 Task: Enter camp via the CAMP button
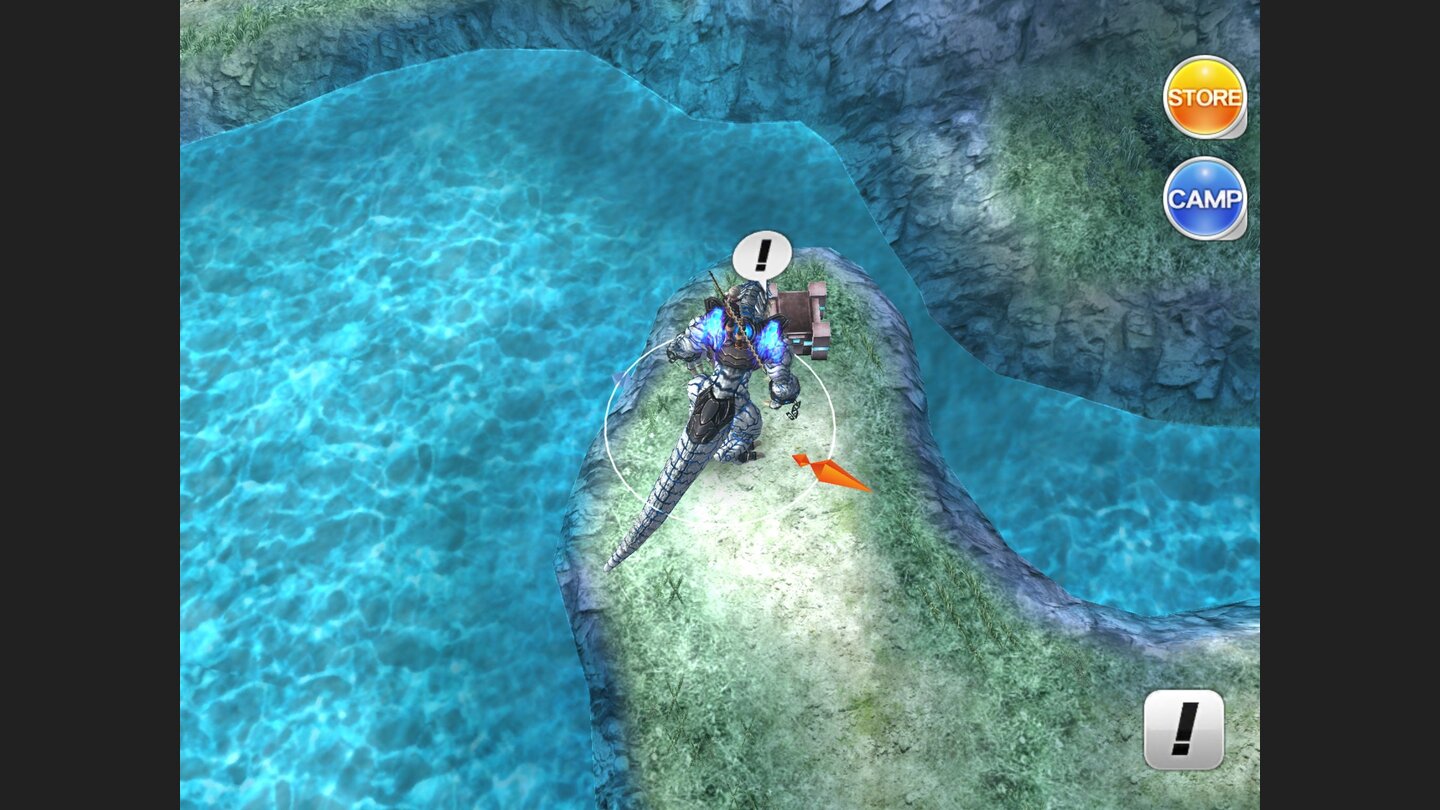coord(1203,200)
